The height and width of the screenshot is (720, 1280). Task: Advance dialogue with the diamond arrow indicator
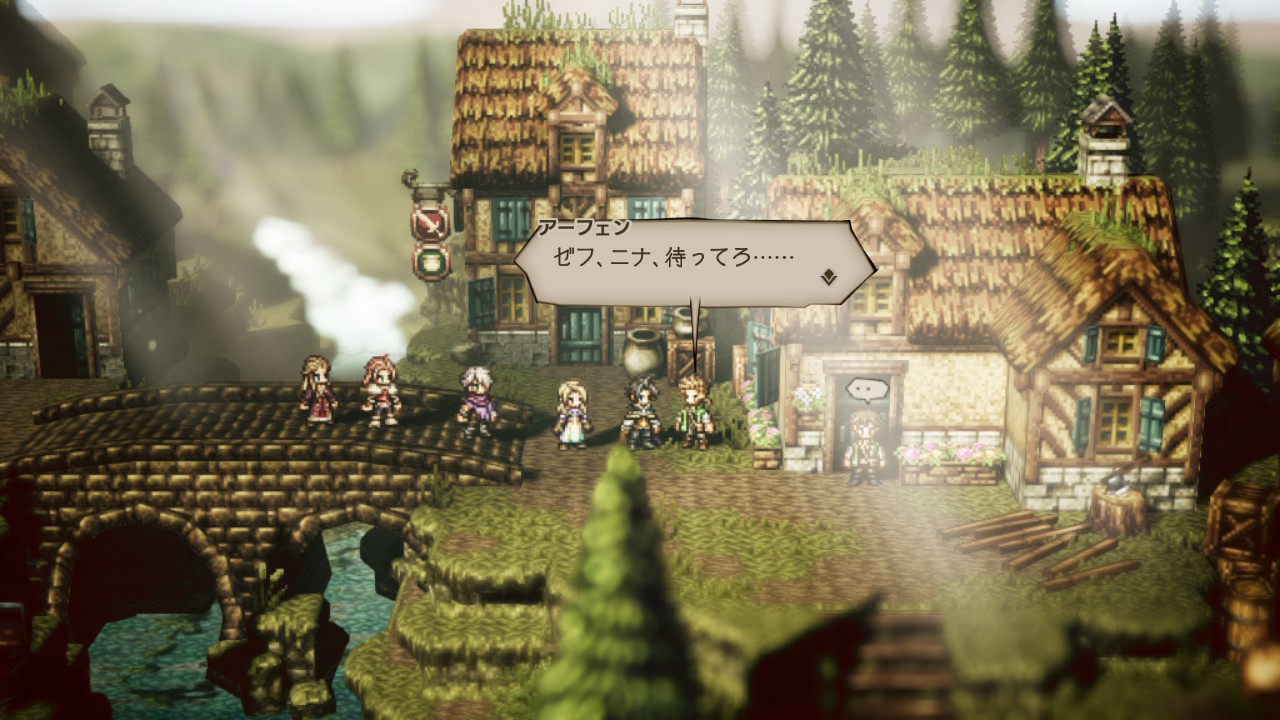[x=829, y=277]
